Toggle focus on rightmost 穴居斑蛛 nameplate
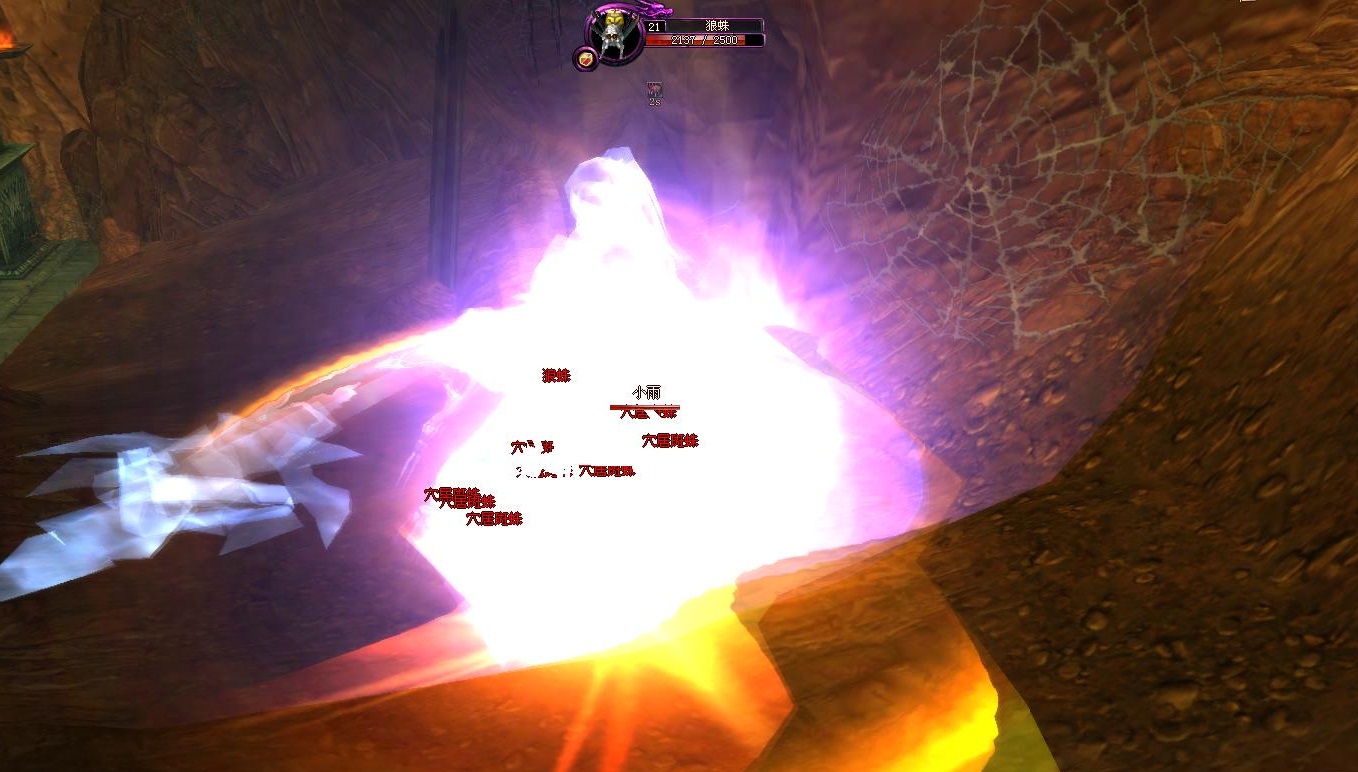This screenshot has width=1358, height=772. [x=670, y=441]
